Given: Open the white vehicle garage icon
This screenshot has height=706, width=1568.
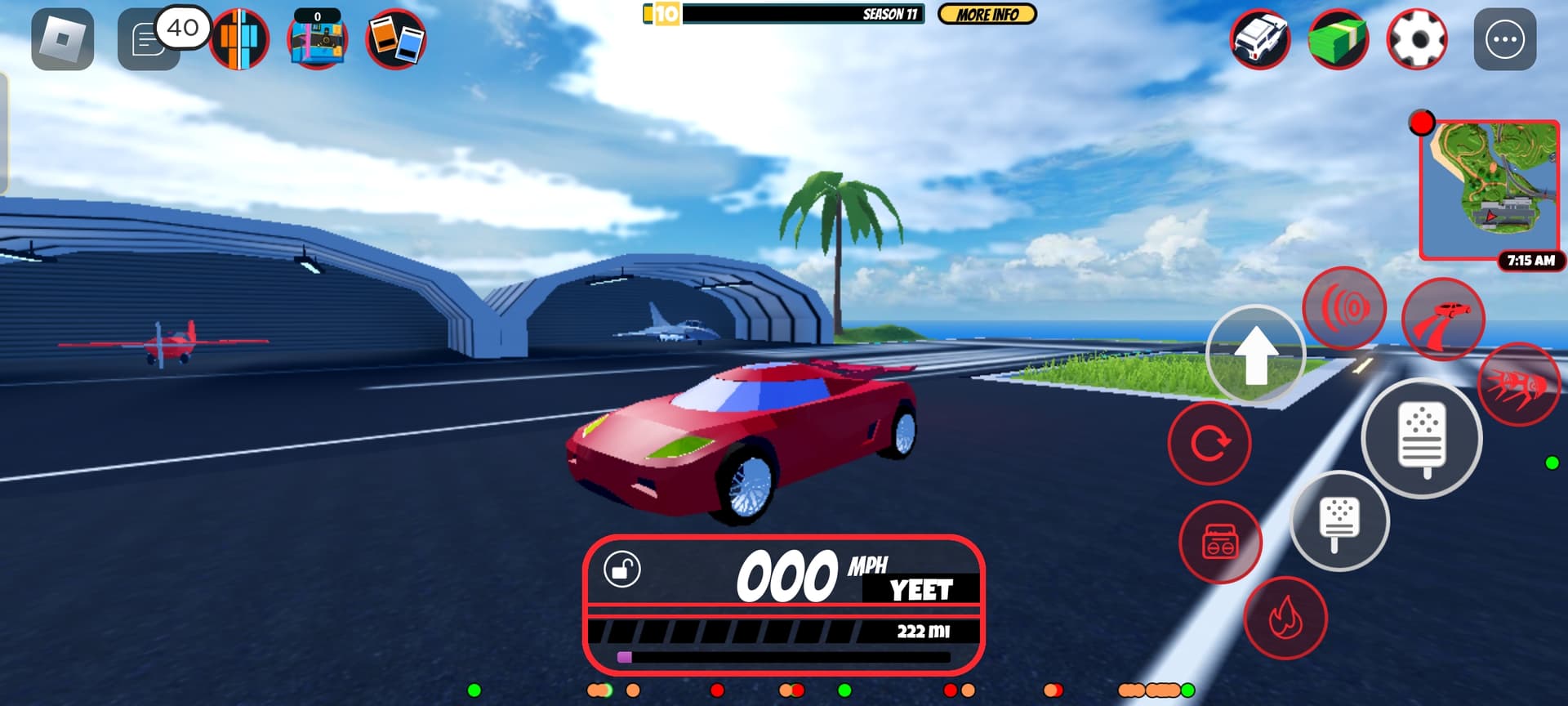Looking at the screenshot, I should pos(1260,39).
